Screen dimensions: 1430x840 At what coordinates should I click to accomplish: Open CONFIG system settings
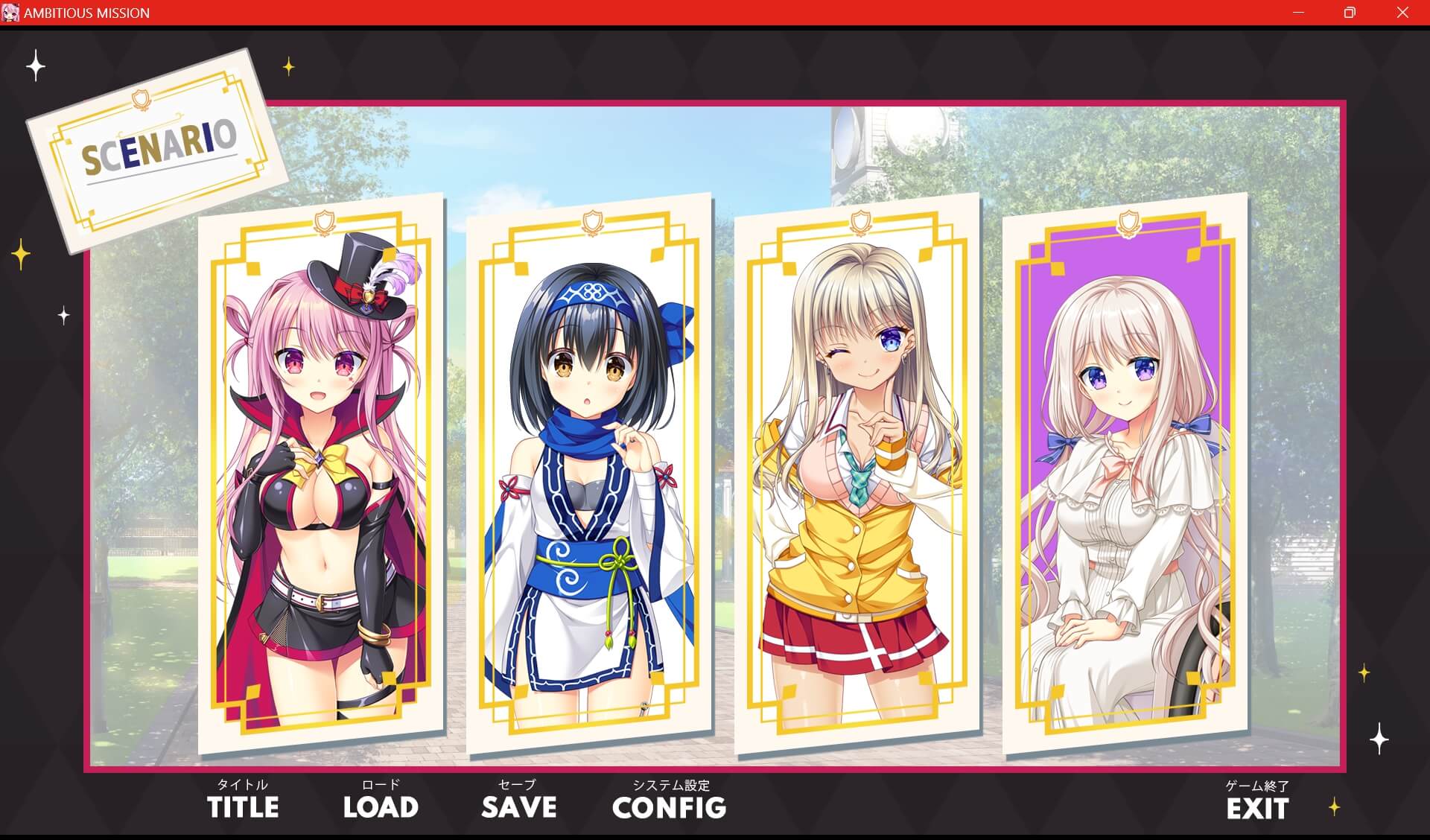669,806
